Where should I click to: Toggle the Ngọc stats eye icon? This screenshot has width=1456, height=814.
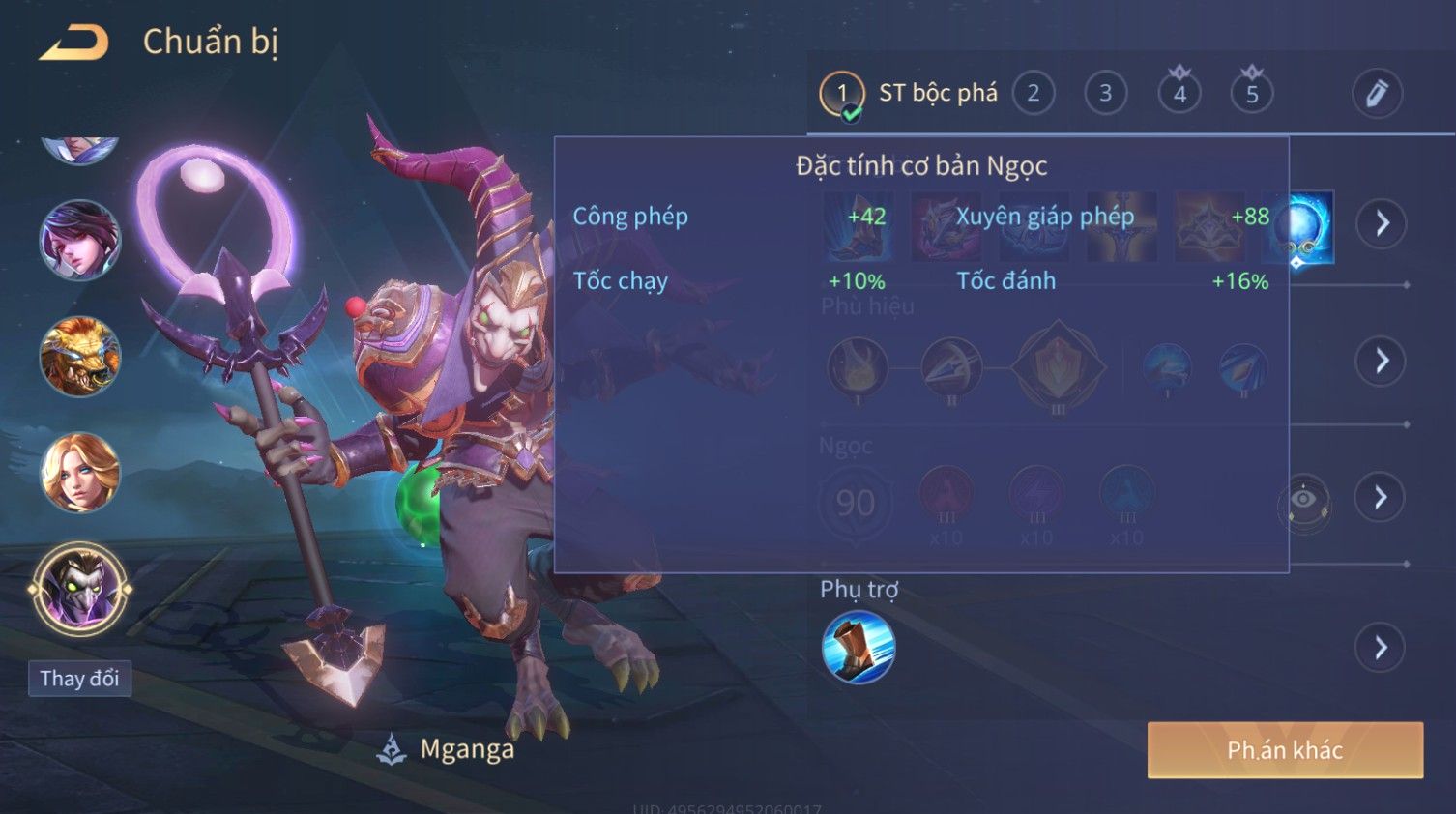(1303, 500)
